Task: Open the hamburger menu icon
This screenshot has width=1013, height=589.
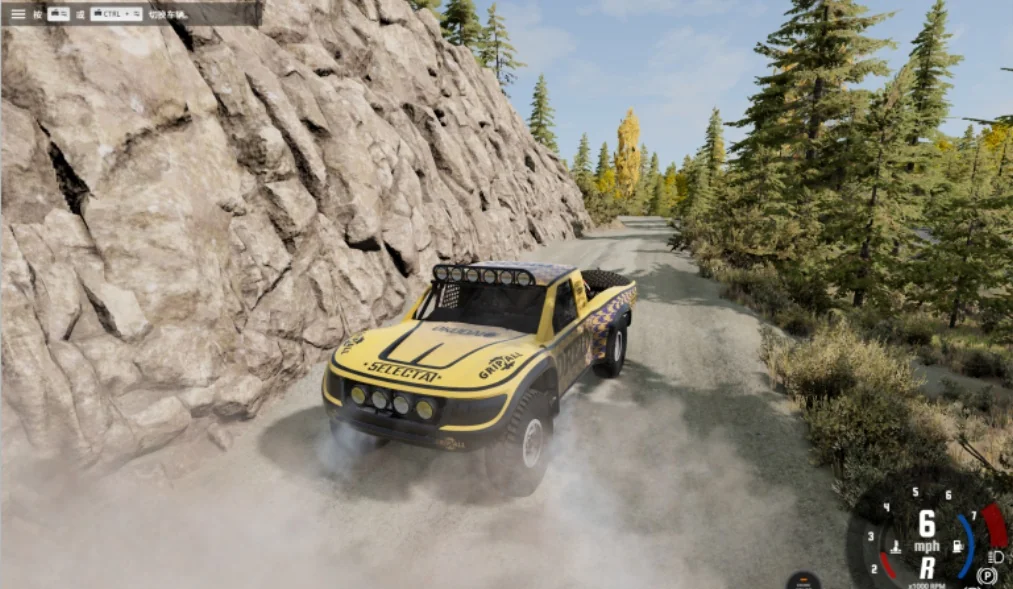Action: (x=18, y=14)
